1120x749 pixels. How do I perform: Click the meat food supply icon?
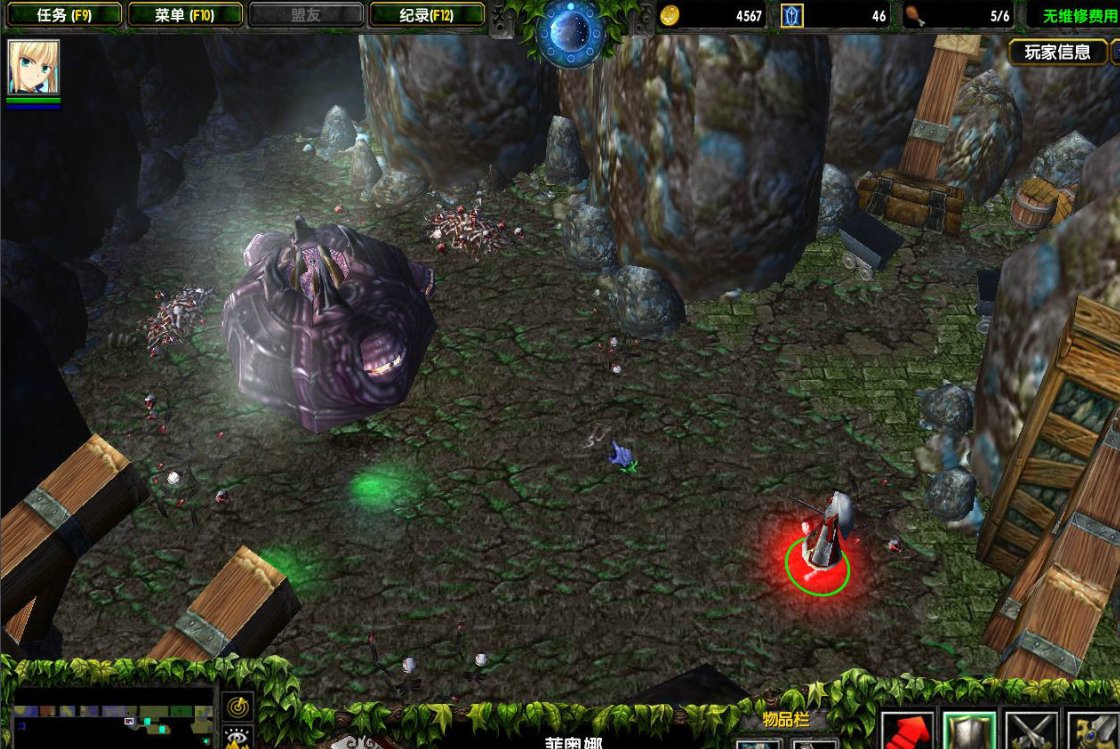[x=915, y=15]
